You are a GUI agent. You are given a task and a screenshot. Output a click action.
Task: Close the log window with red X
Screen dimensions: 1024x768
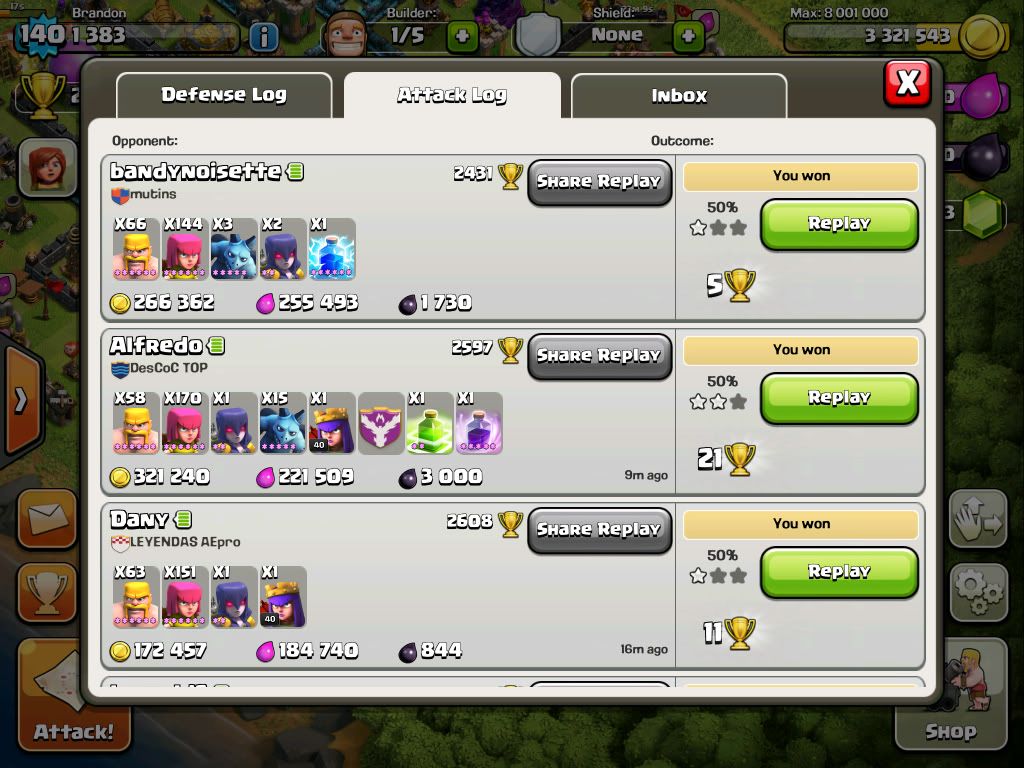907,83
